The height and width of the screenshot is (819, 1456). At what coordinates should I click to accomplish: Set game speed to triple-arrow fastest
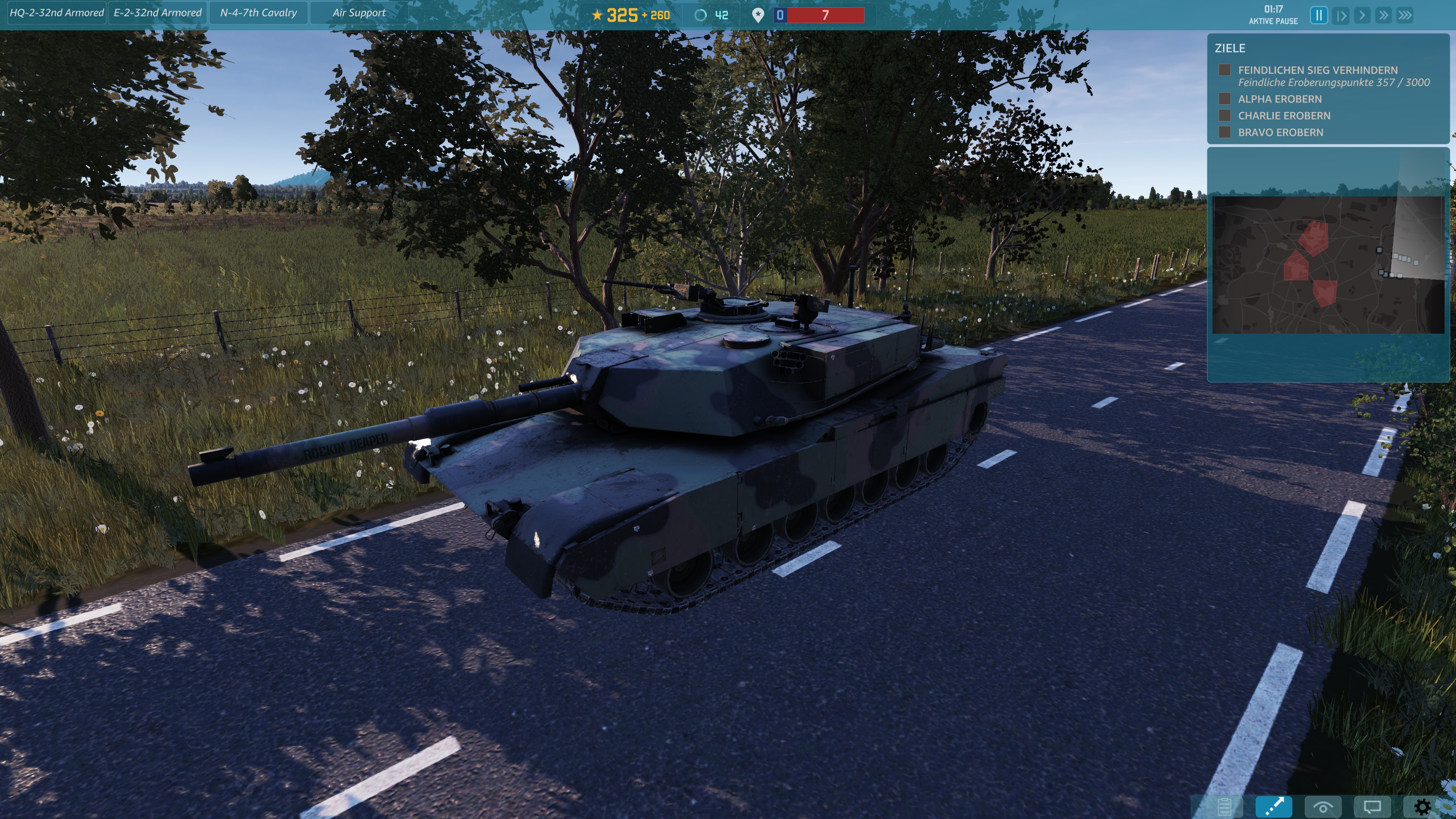tap(1405, 15)
